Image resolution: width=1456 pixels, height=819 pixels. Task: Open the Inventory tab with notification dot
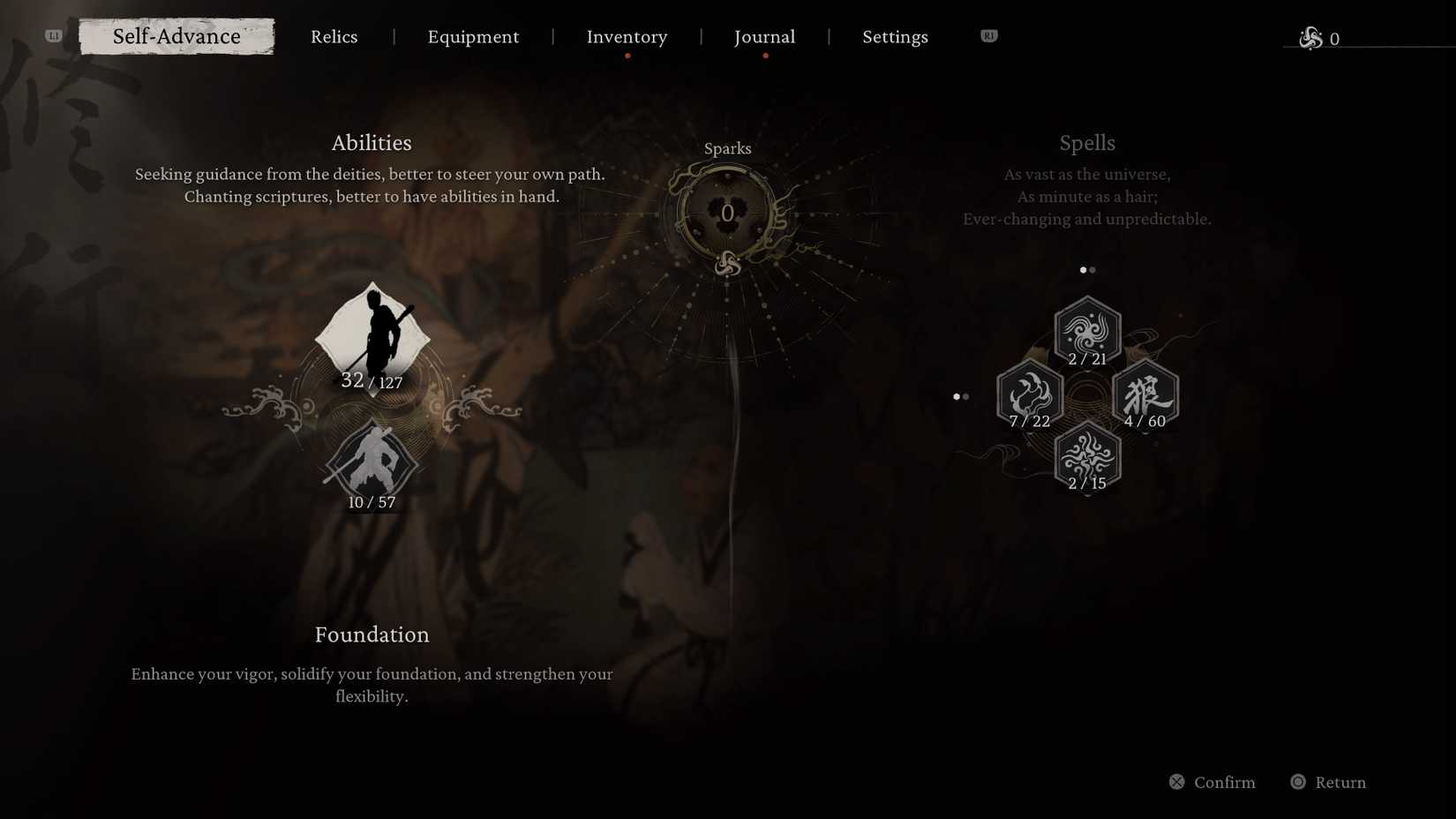tap(627, 36)
